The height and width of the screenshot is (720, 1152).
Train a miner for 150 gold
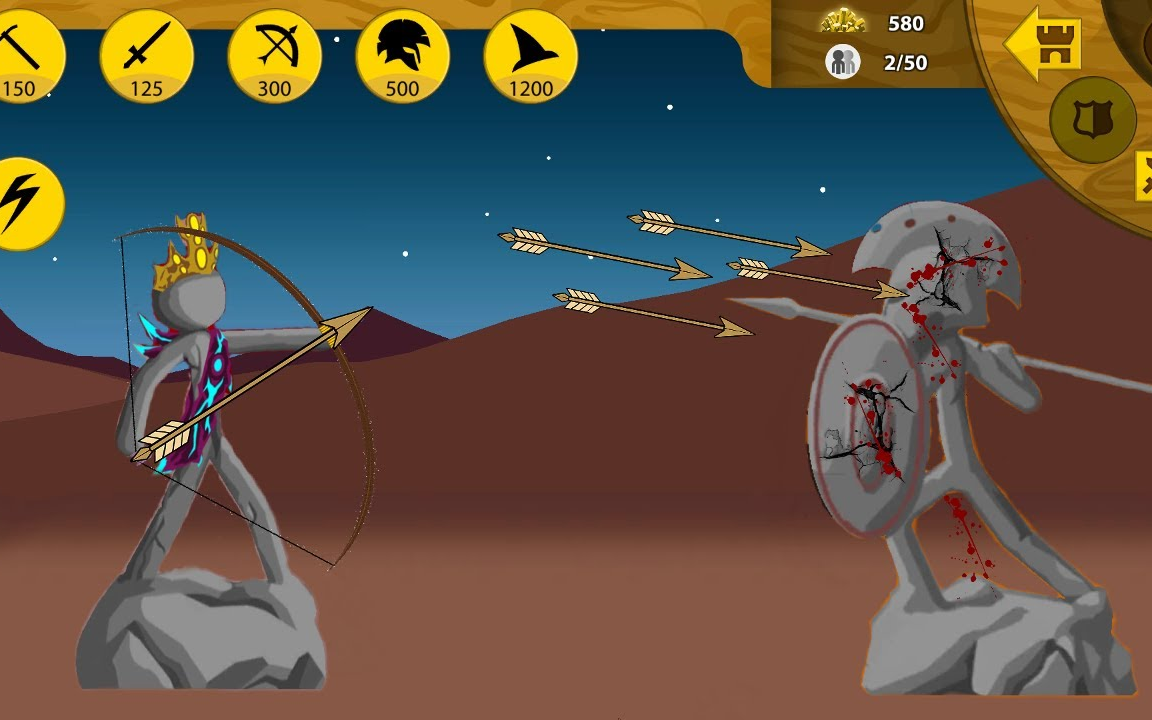pos(20,56)
